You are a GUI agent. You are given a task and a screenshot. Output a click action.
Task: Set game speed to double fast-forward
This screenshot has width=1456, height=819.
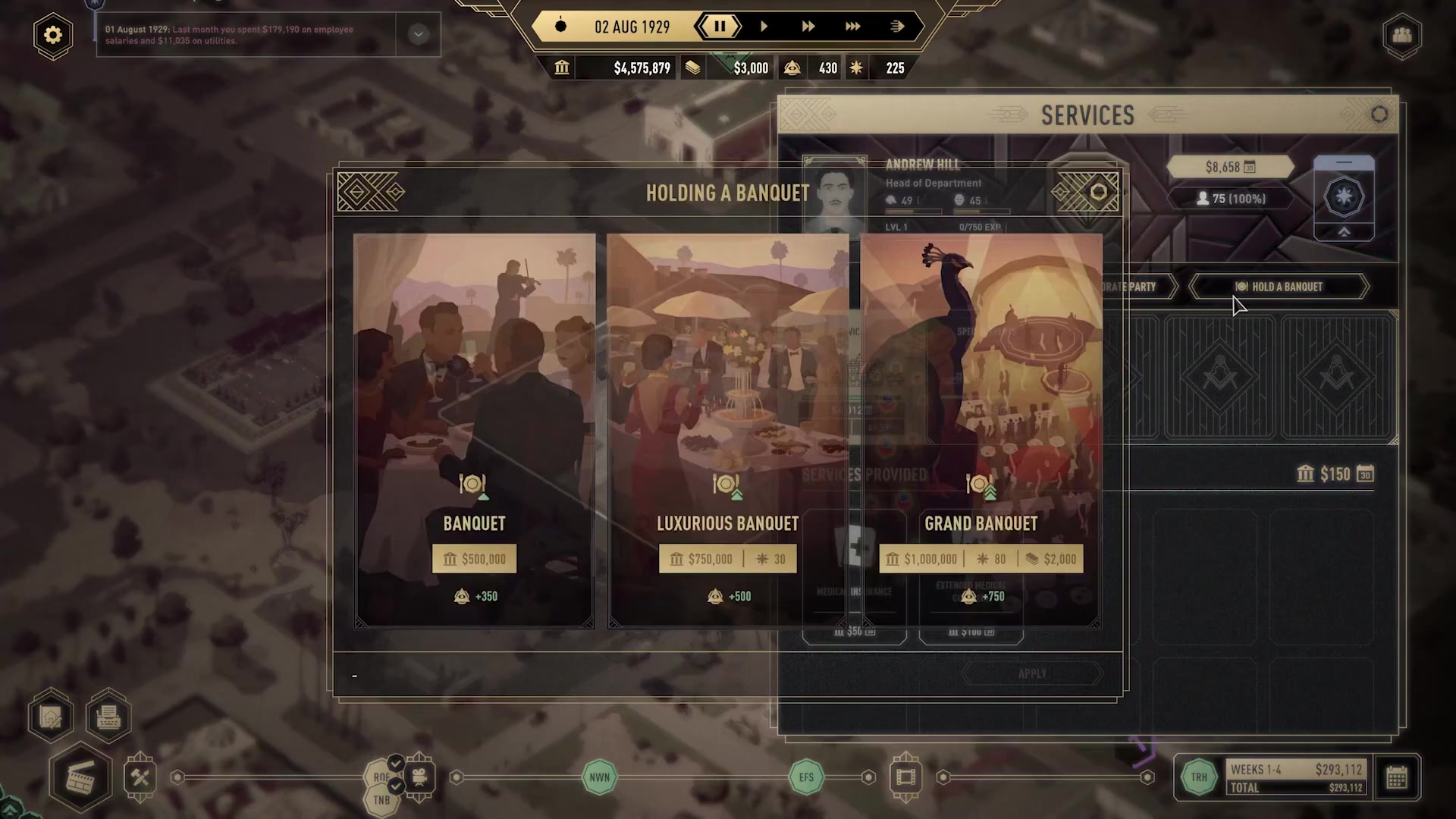coord(808,27)
